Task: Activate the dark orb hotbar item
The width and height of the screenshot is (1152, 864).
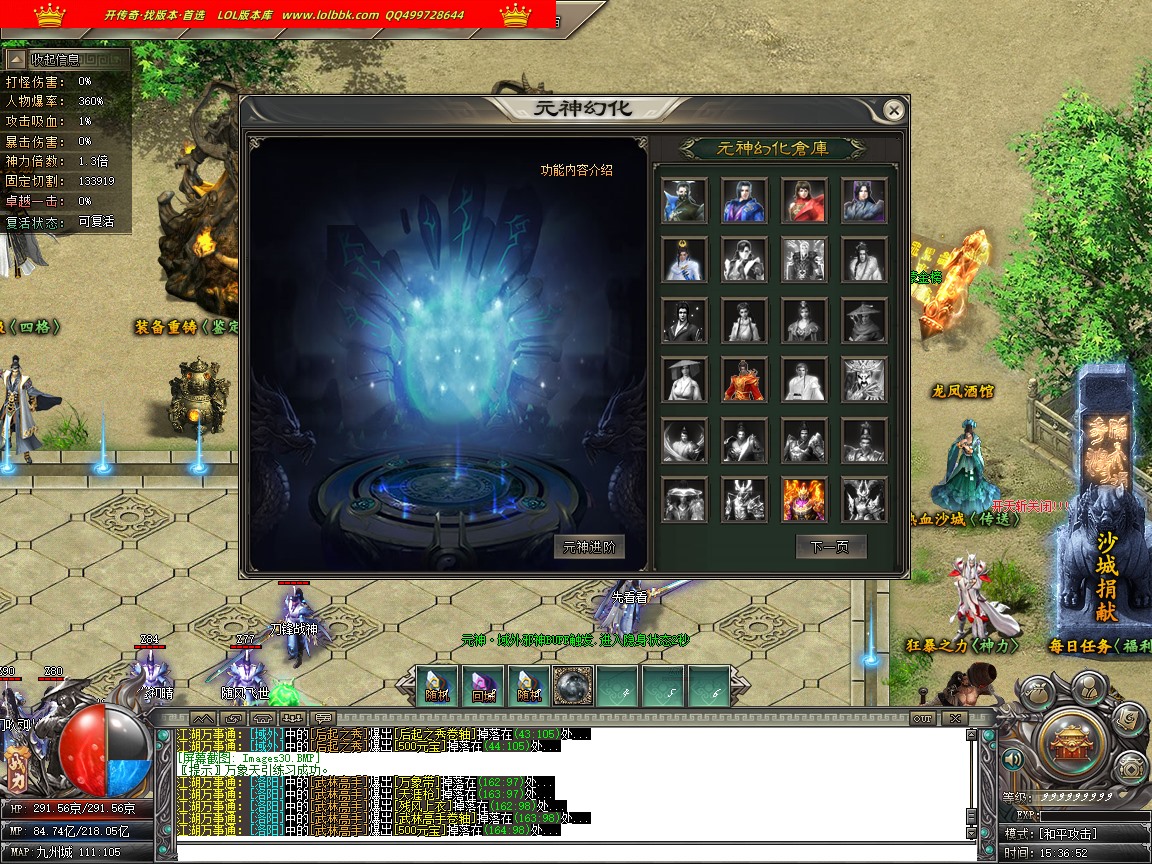Action: coord(573,687)
